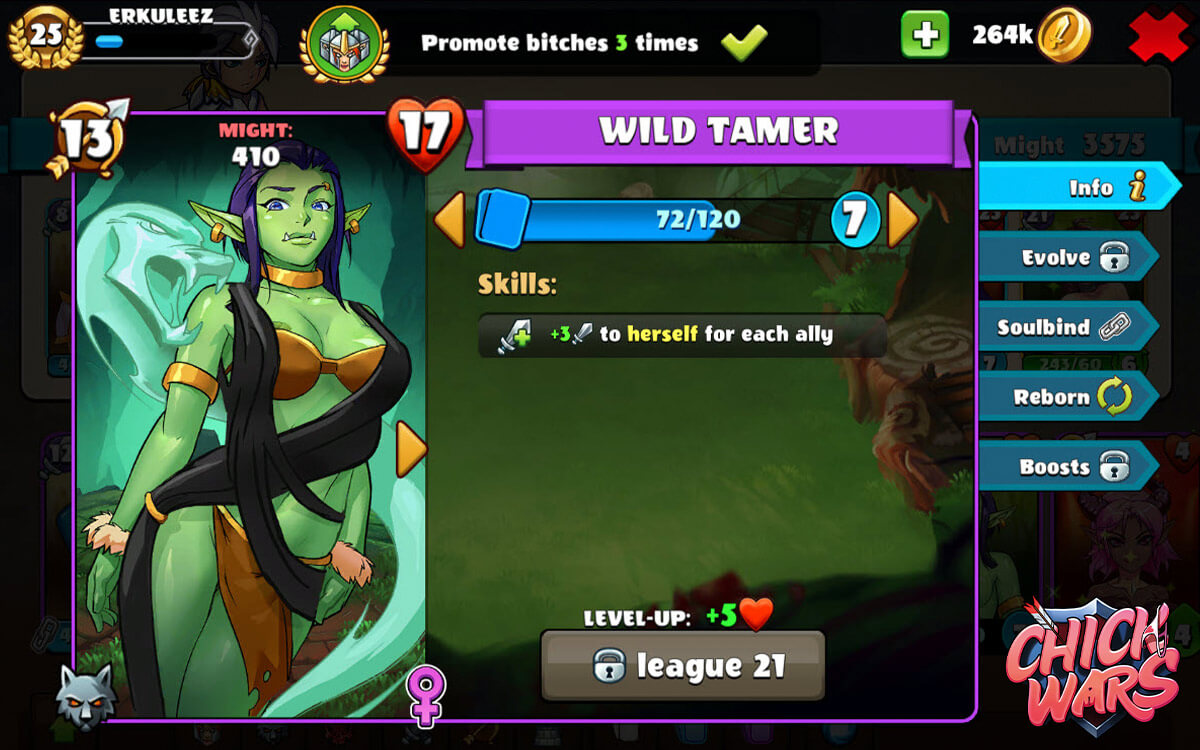Viewport: 1200px width, 750px height.
Task: Add gold with the green plus button
Action: [925, 36]
